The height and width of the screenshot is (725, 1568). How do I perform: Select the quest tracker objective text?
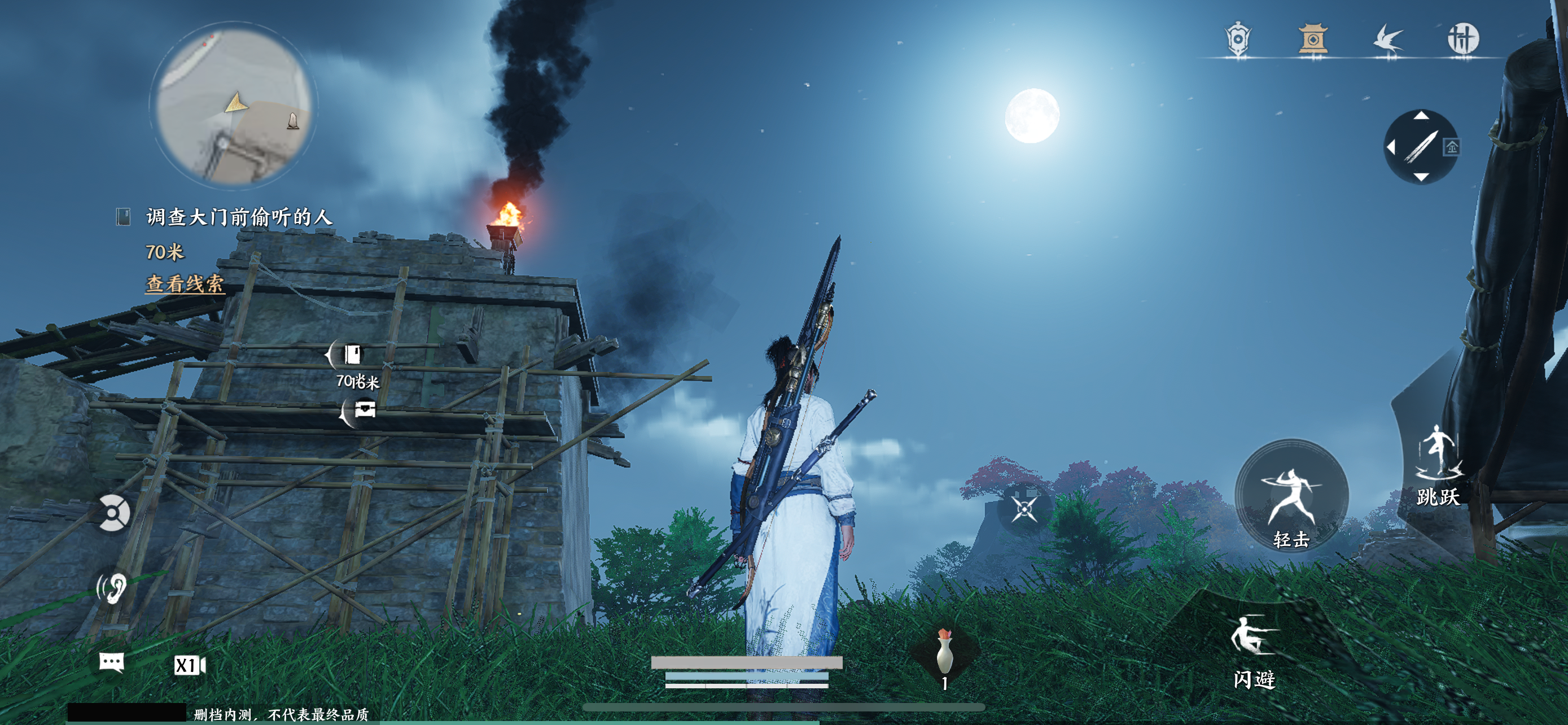(239, 217)
